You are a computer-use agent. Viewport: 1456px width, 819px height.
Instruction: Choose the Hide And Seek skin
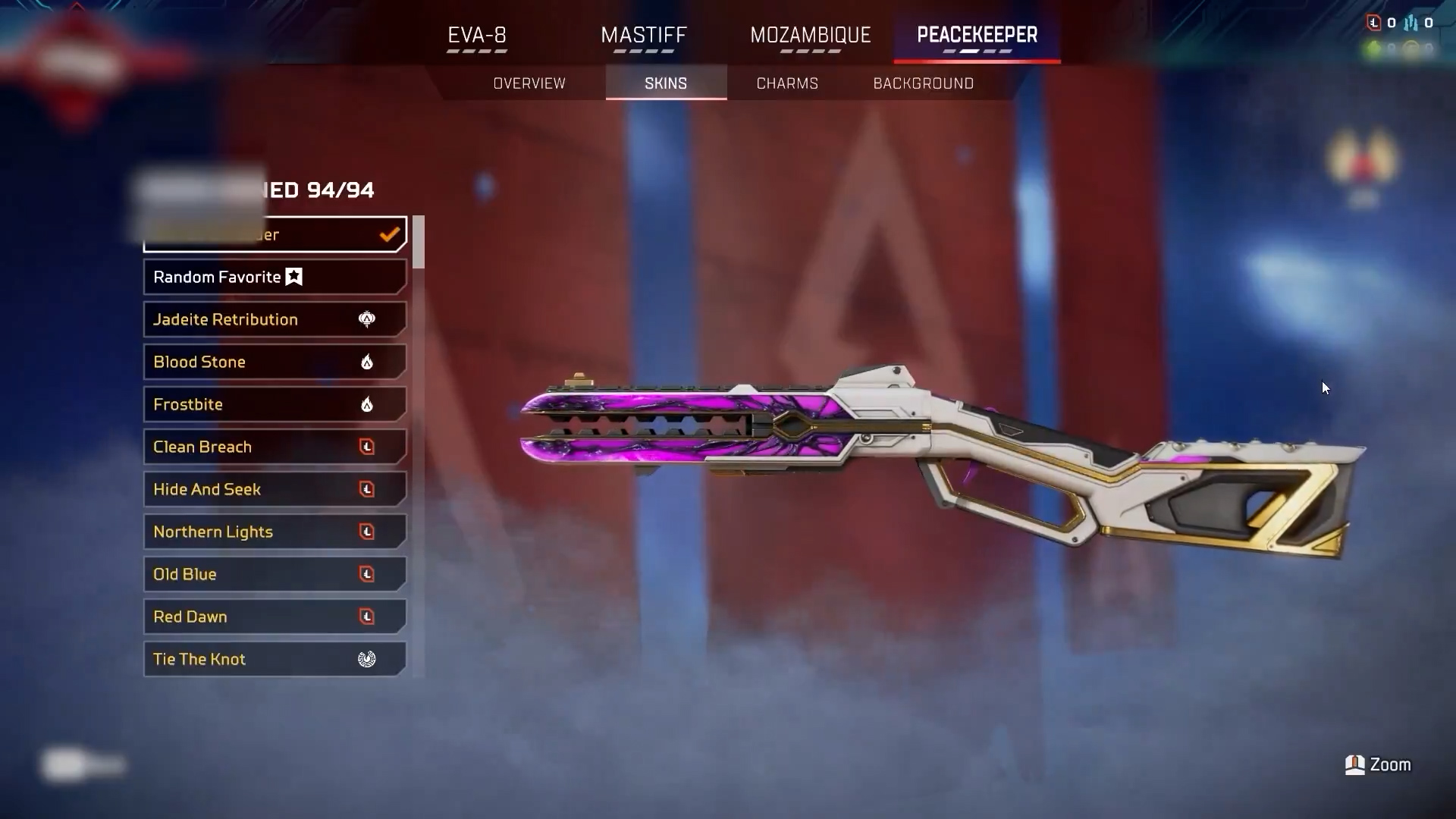click(275, 489)
